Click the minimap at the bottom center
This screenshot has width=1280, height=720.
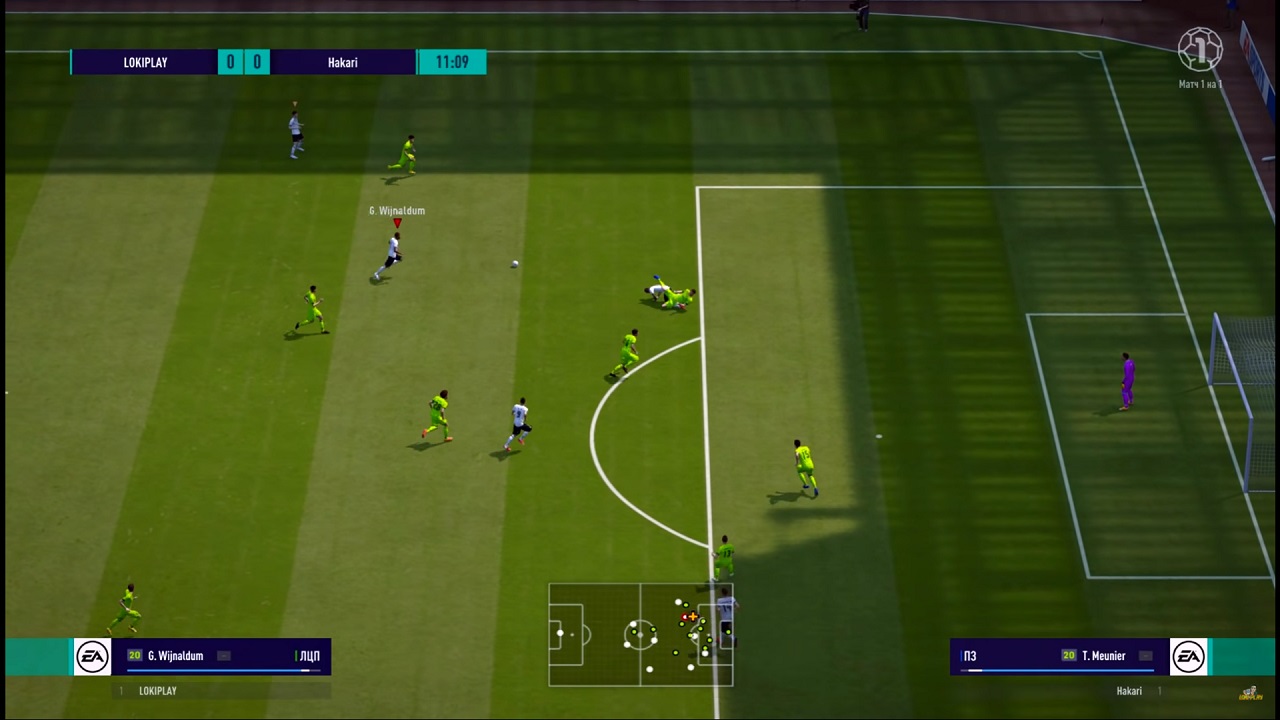(x=640, y=635)
